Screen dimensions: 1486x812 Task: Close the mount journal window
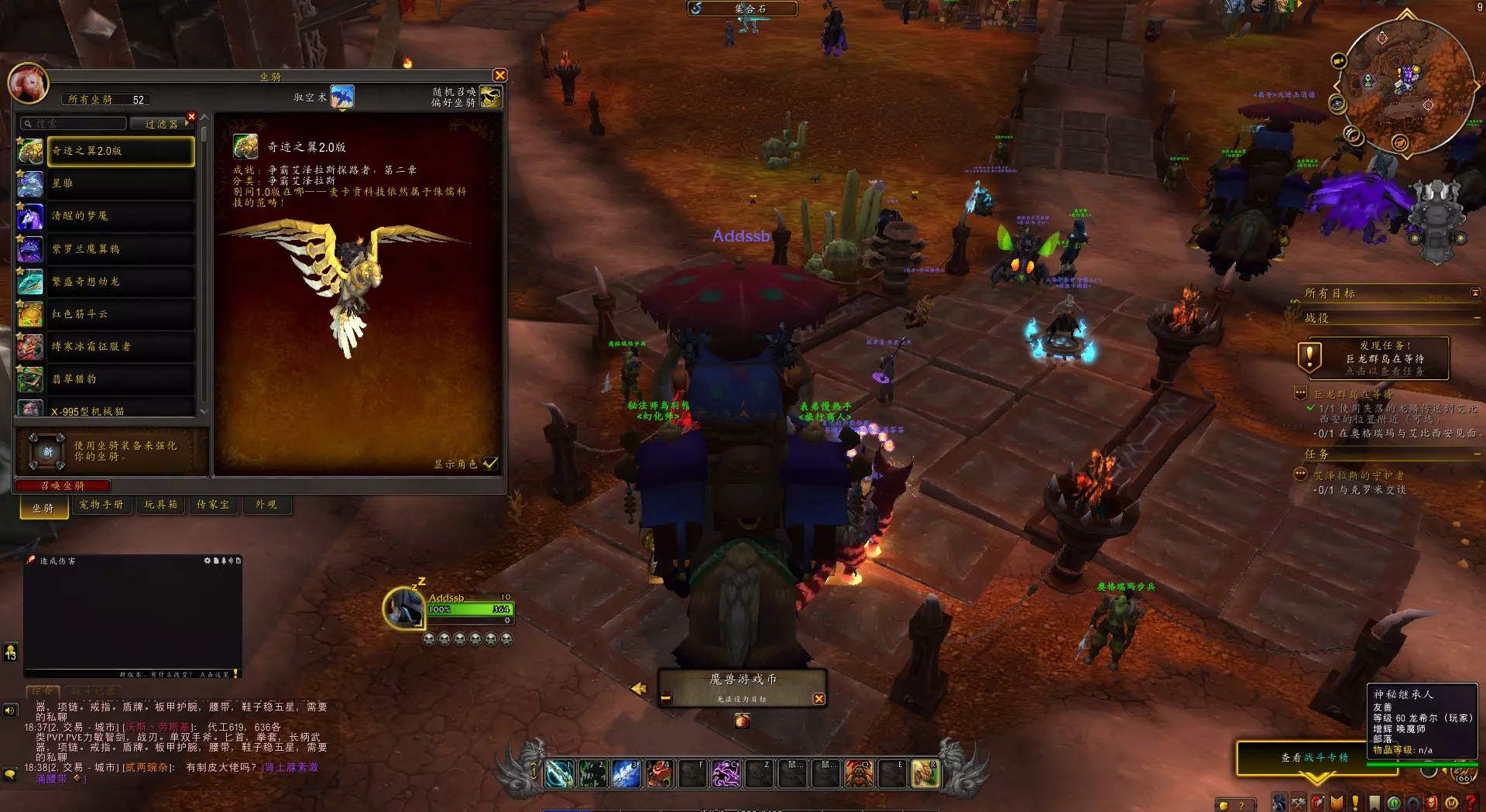point(499,75)
